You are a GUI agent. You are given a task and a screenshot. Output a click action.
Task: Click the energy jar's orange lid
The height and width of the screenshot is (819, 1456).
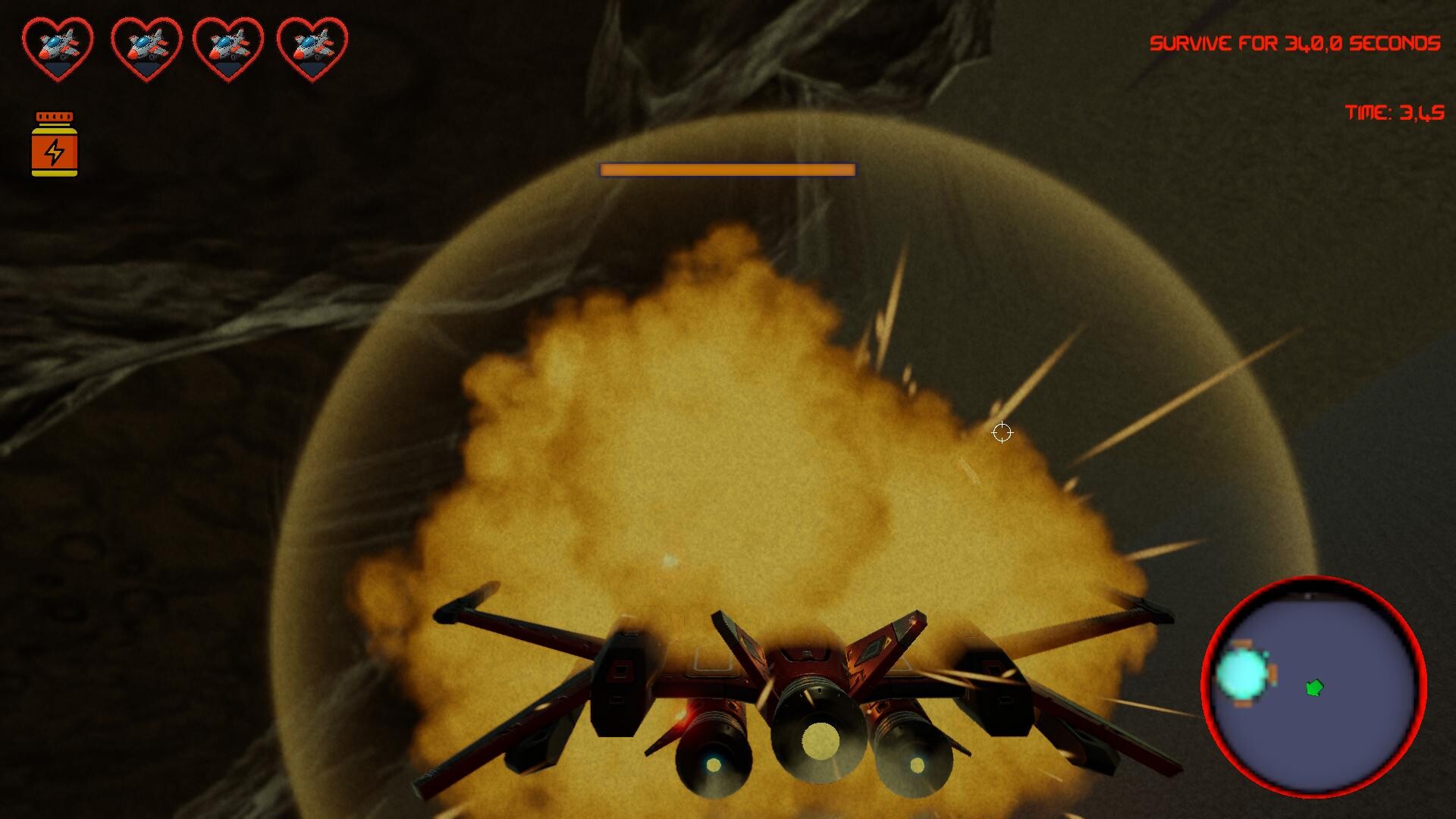point(55,116)
